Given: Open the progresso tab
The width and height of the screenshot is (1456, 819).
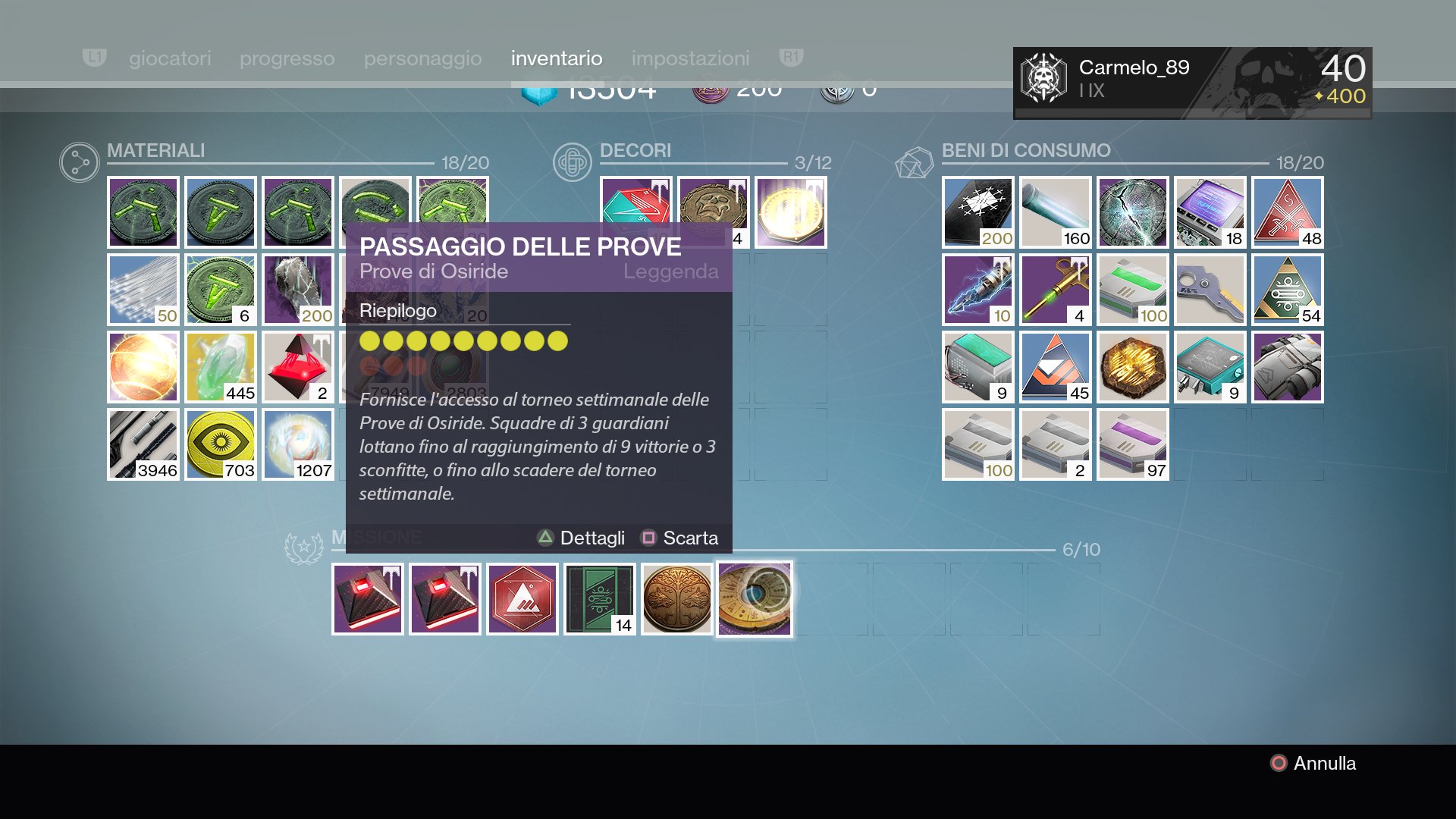Looking at the screenshot, I should [287, 58].
